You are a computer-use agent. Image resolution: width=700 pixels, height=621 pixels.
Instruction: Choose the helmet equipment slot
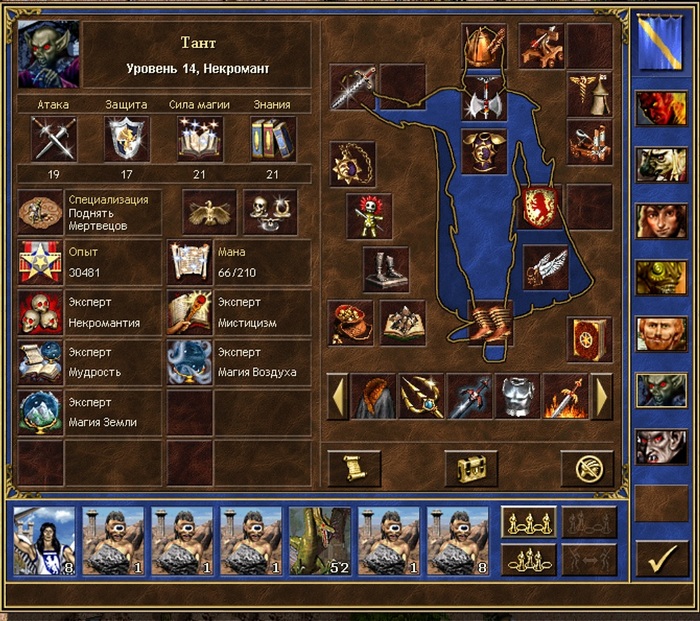pos(484,44)
